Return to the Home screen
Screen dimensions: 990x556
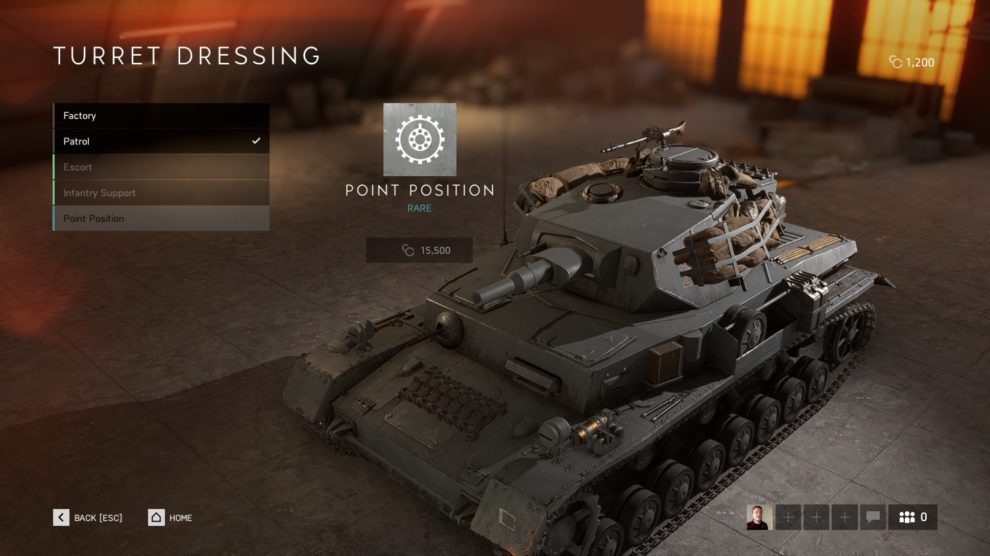click(170, 517)
